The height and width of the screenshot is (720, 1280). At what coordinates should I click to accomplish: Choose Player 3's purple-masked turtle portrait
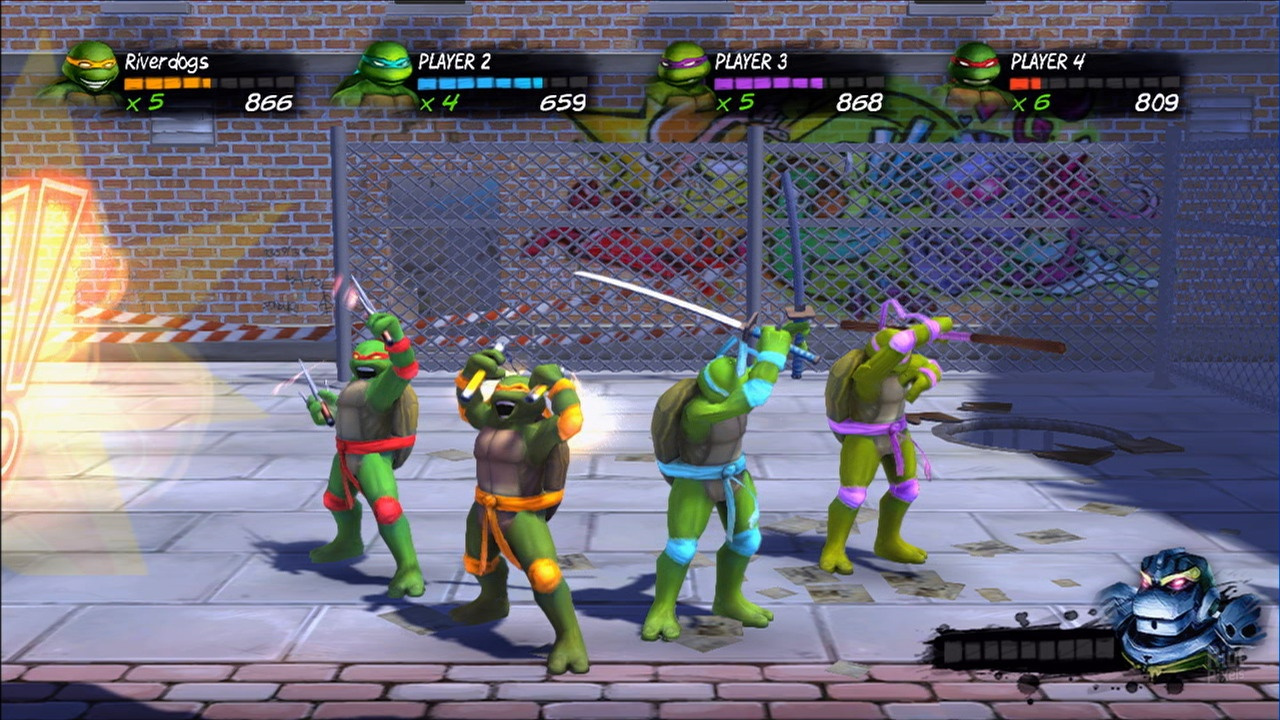point(683,71)
